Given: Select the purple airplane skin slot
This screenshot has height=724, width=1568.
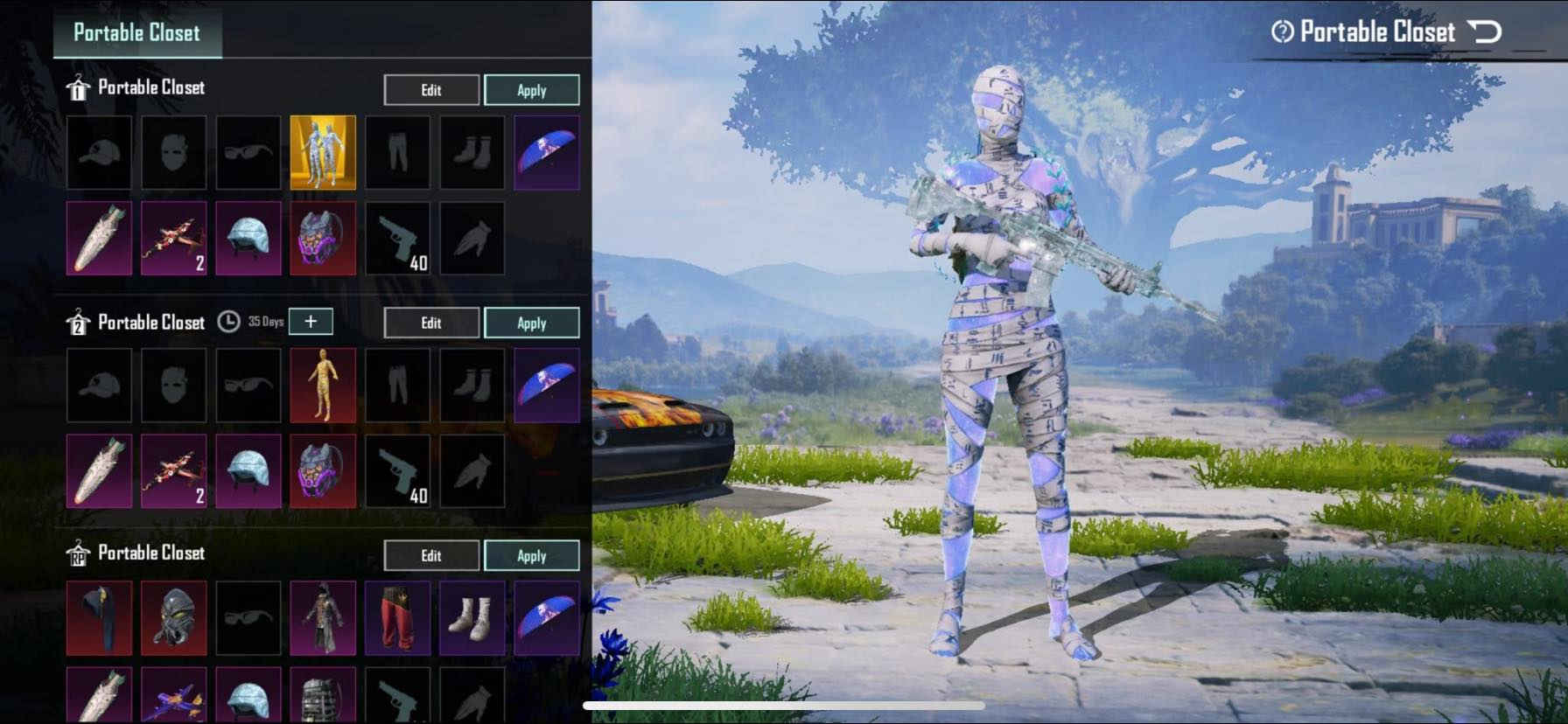Looking at the screenshot, I should click(174, 697).
